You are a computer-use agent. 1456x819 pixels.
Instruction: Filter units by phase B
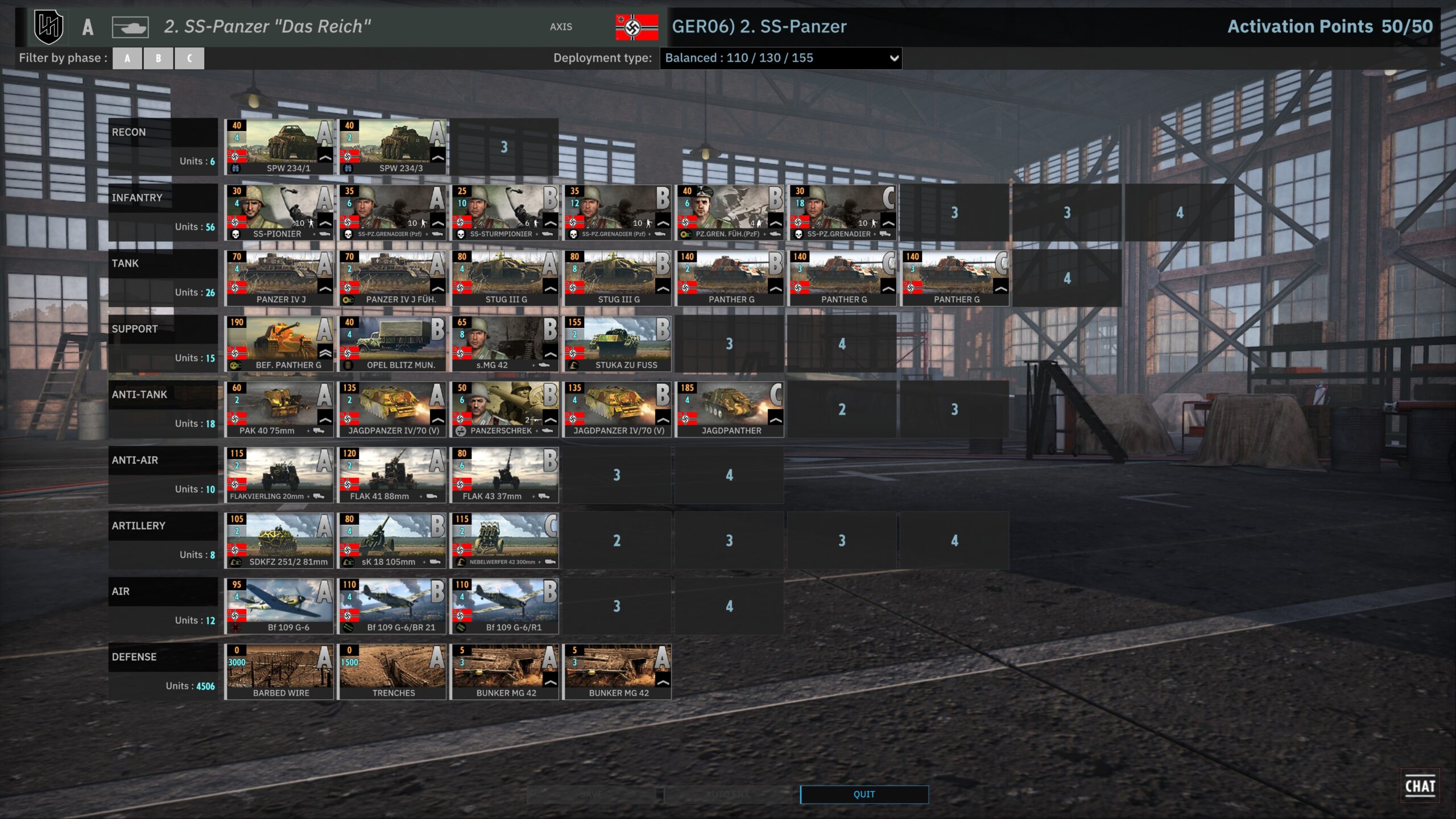(158, 58)
